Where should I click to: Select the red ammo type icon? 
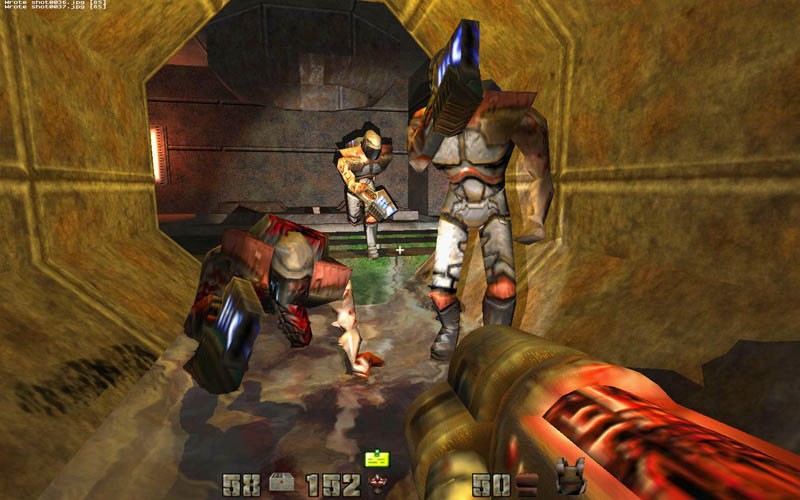379,486
